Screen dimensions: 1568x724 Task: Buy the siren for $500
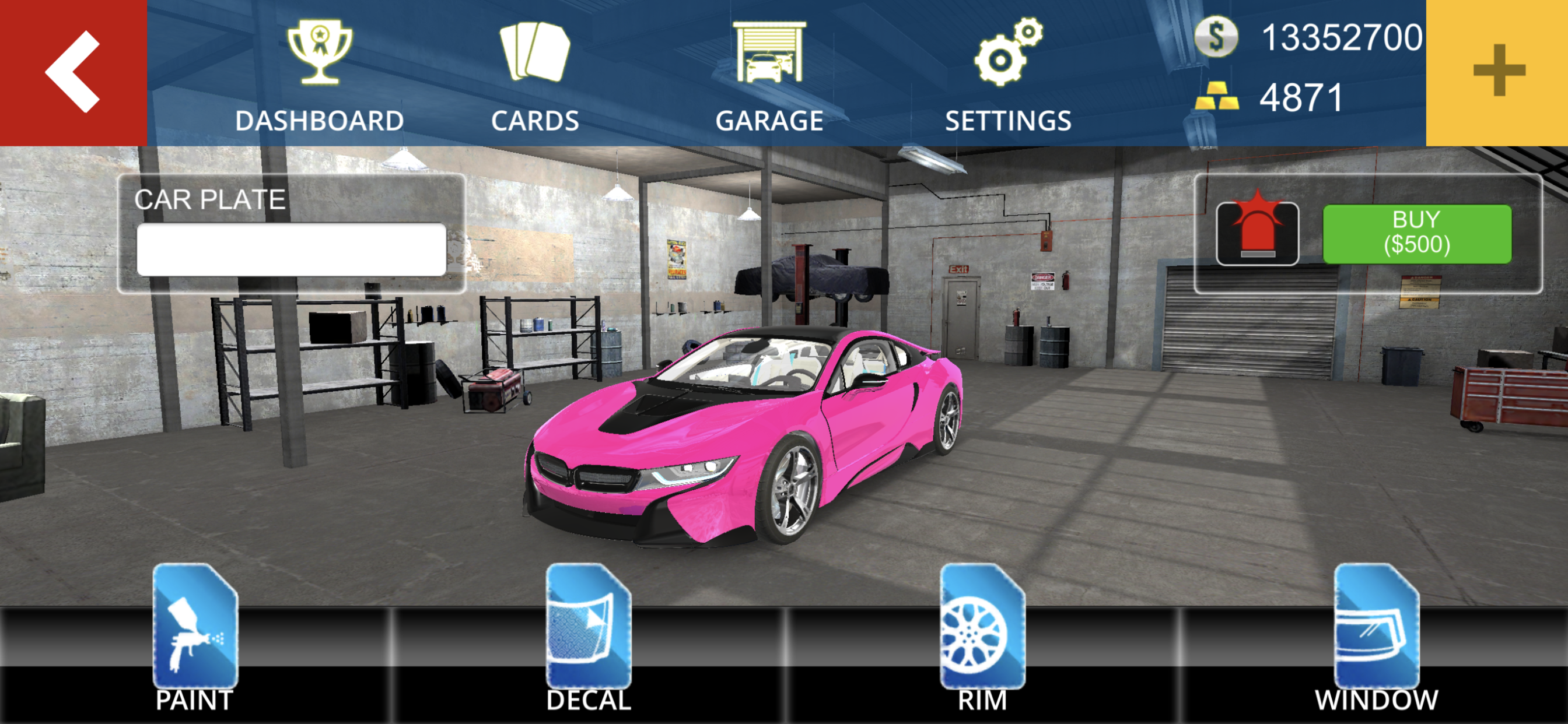pos(1416,234)
